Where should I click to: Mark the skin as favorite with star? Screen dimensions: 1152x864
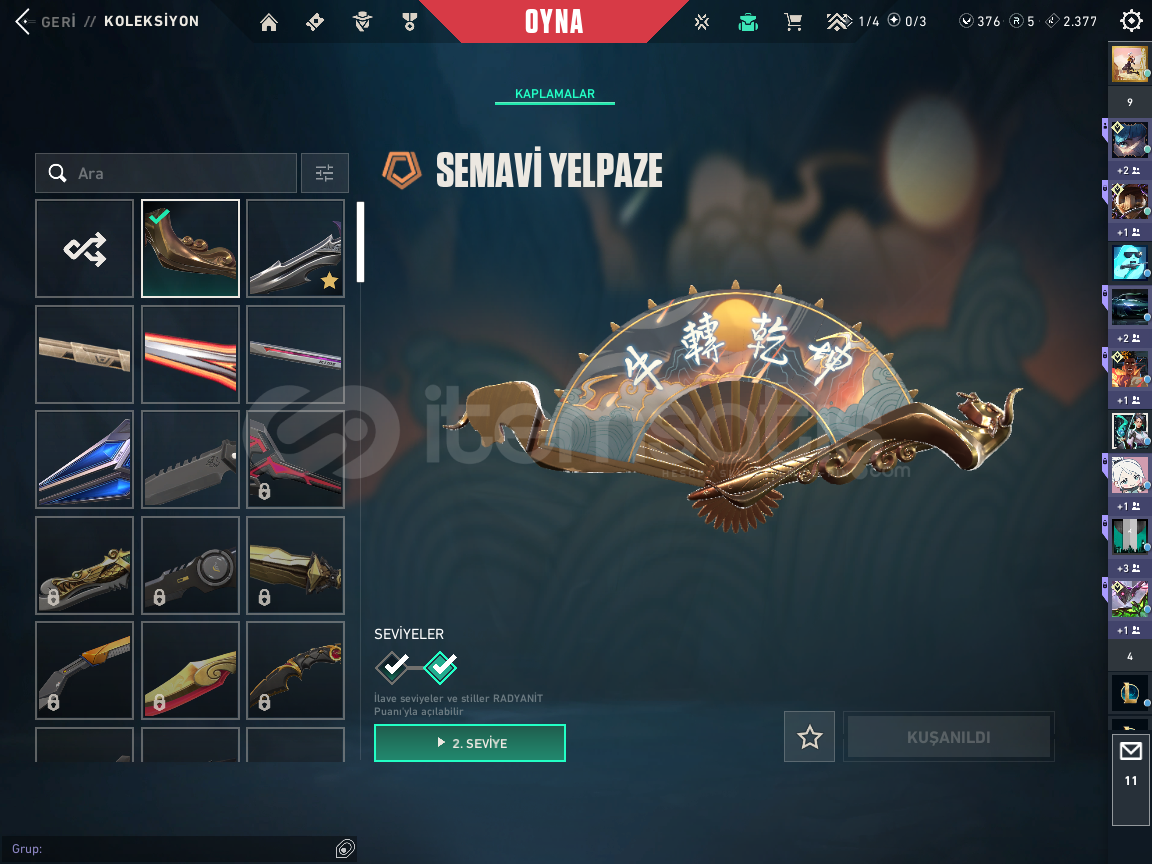pyautogui.click(x=809, y=737)
